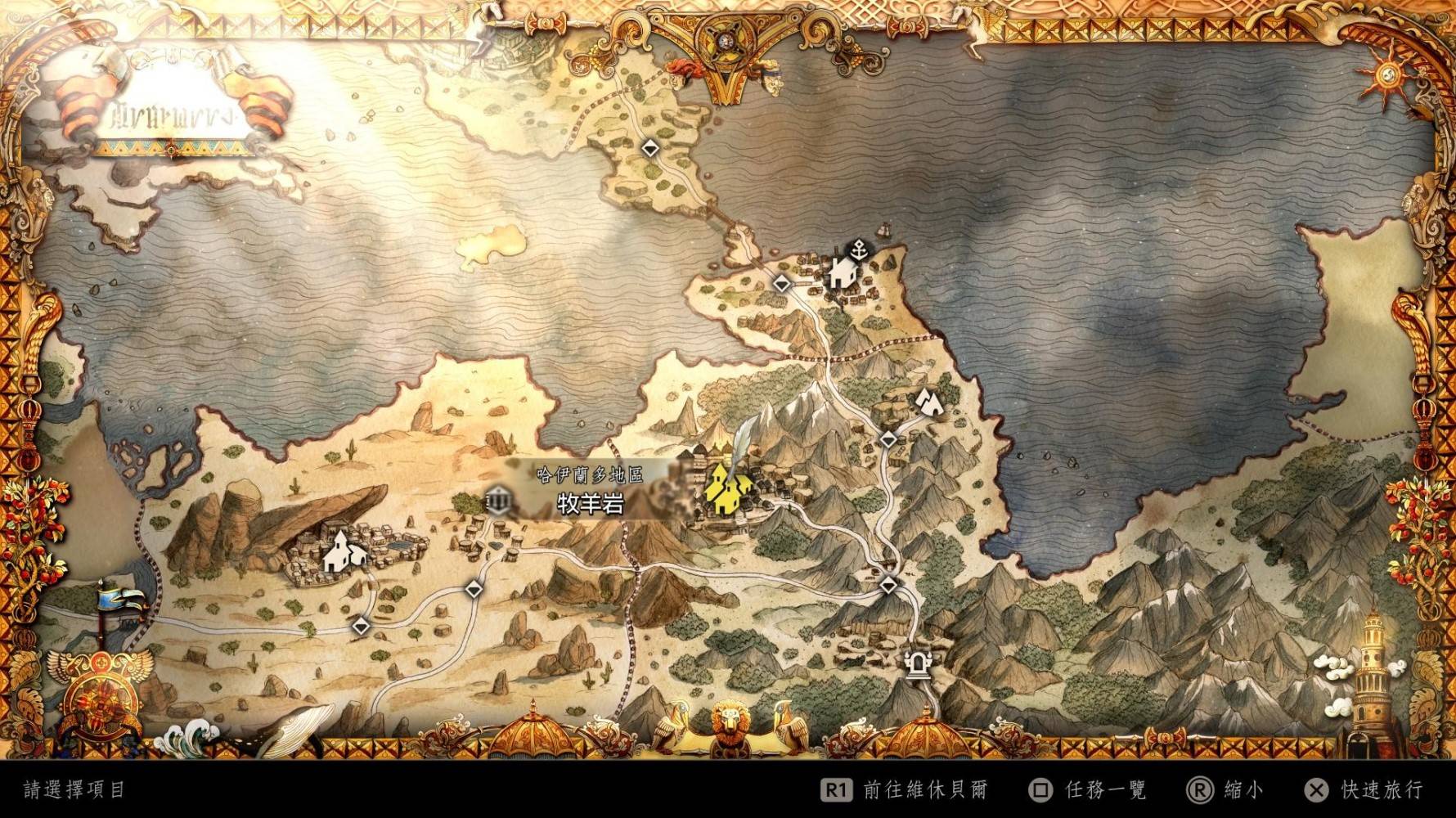
Task: Select the hexagonal pillared building marker
Action: coord(498,500)
